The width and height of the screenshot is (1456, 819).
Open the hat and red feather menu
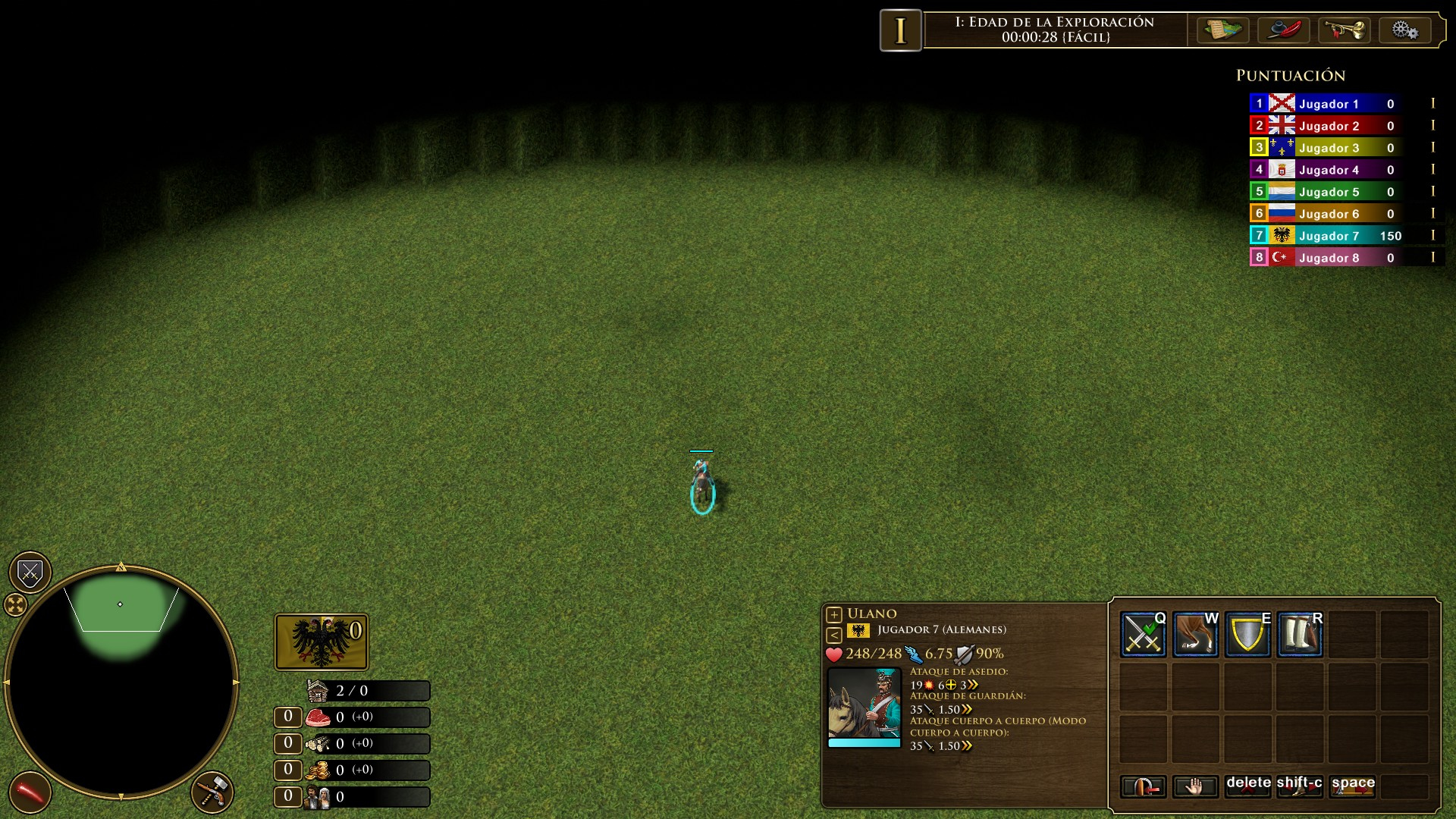tap(1283, 30)
